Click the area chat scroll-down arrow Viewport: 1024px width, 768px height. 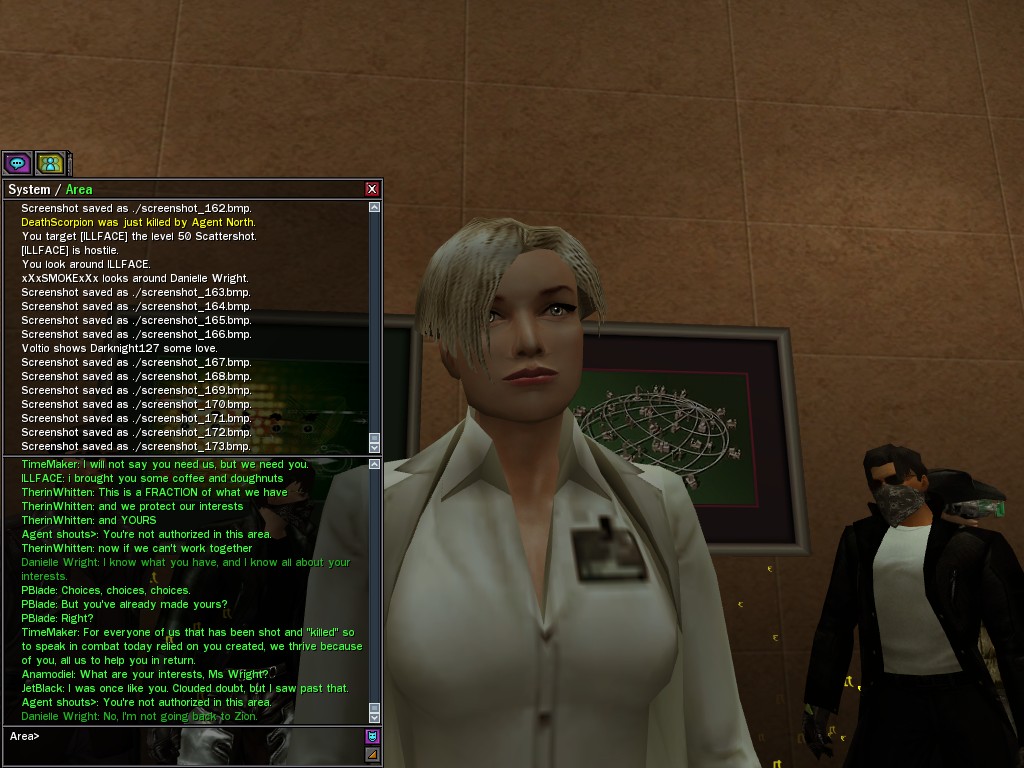375,717
